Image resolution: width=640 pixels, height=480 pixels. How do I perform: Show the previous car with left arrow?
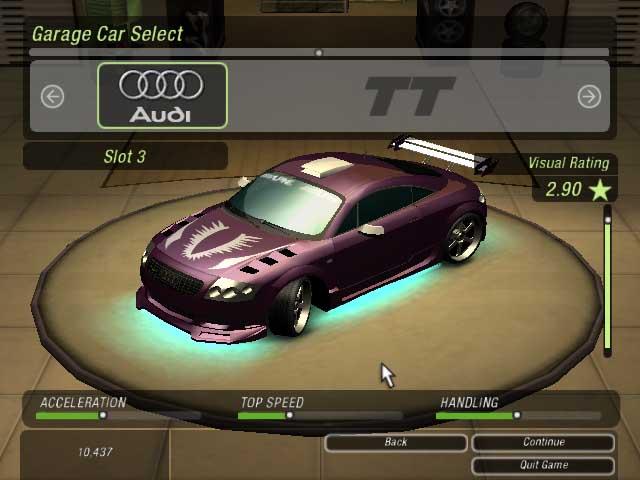click(52, 96)
